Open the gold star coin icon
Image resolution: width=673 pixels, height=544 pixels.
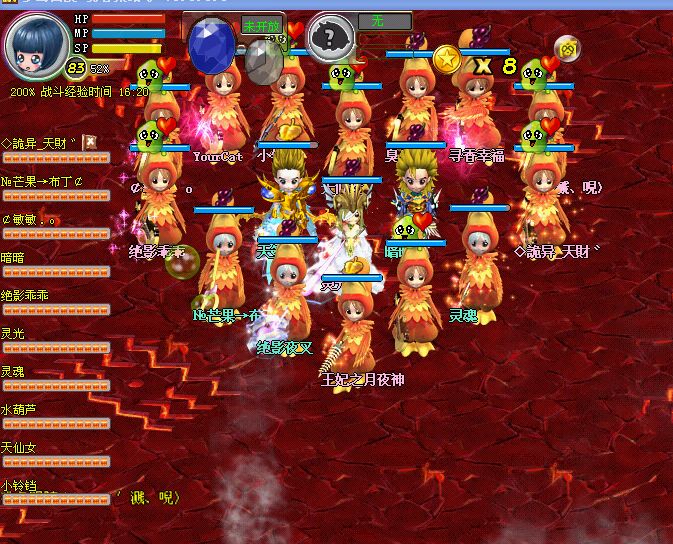446,60
